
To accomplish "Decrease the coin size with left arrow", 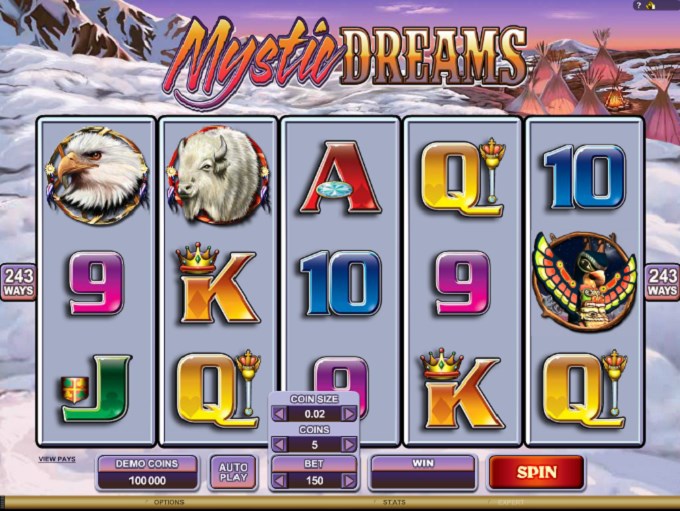I will 277,413.
